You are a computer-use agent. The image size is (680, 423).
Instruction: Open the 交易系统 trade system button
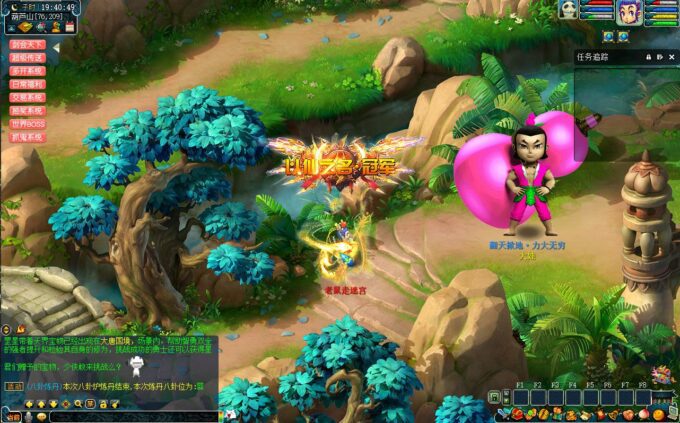28,97
